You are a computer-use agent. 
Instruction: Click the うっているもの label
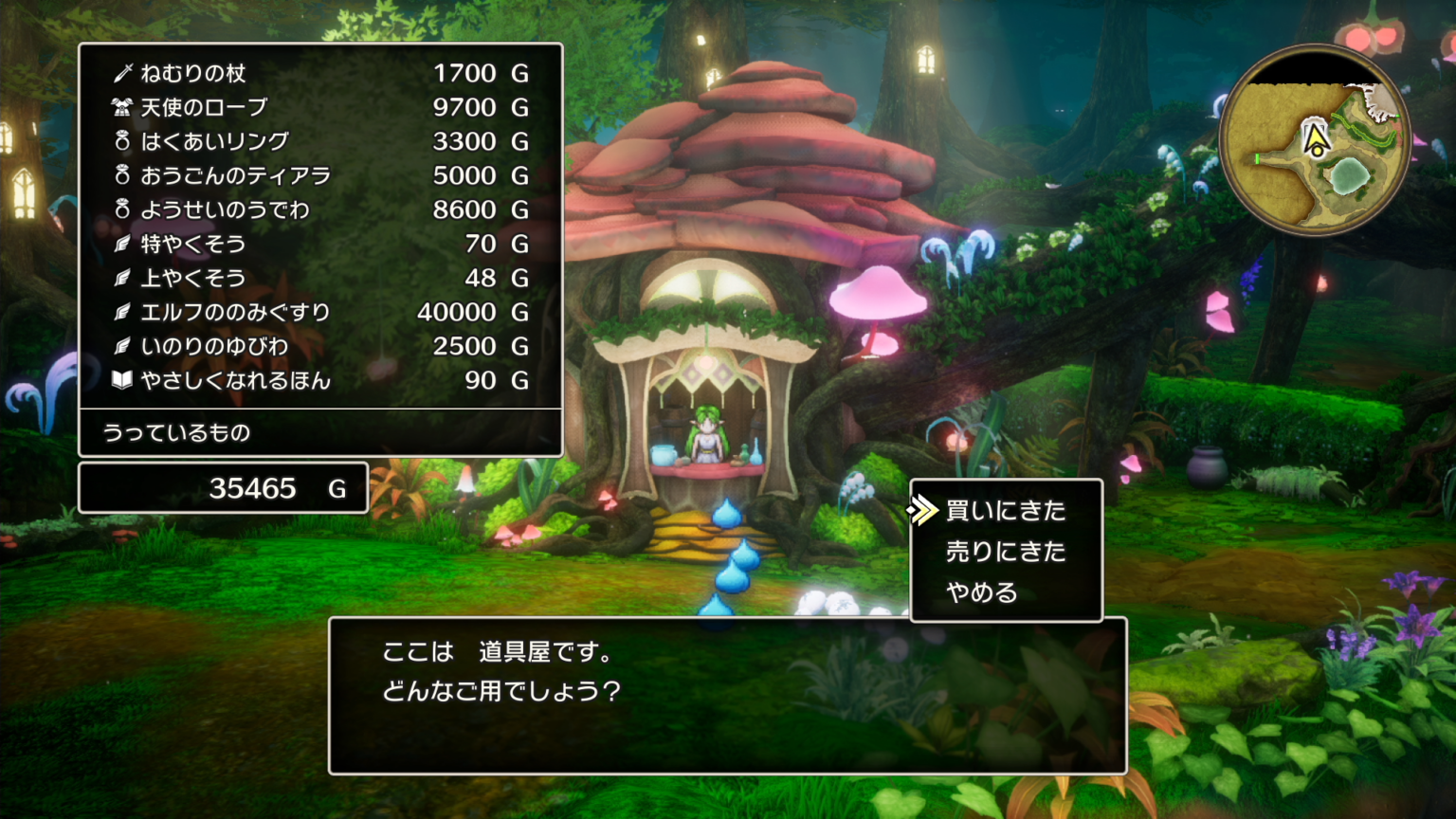coord(176,433)
